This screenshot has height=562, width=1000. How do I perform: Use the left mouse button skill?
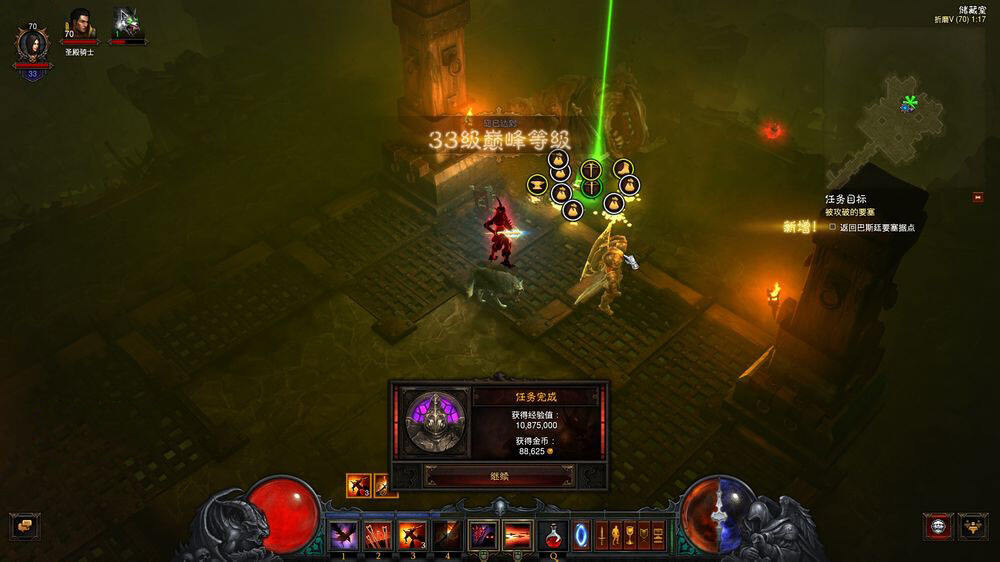(x=484, y=535)
